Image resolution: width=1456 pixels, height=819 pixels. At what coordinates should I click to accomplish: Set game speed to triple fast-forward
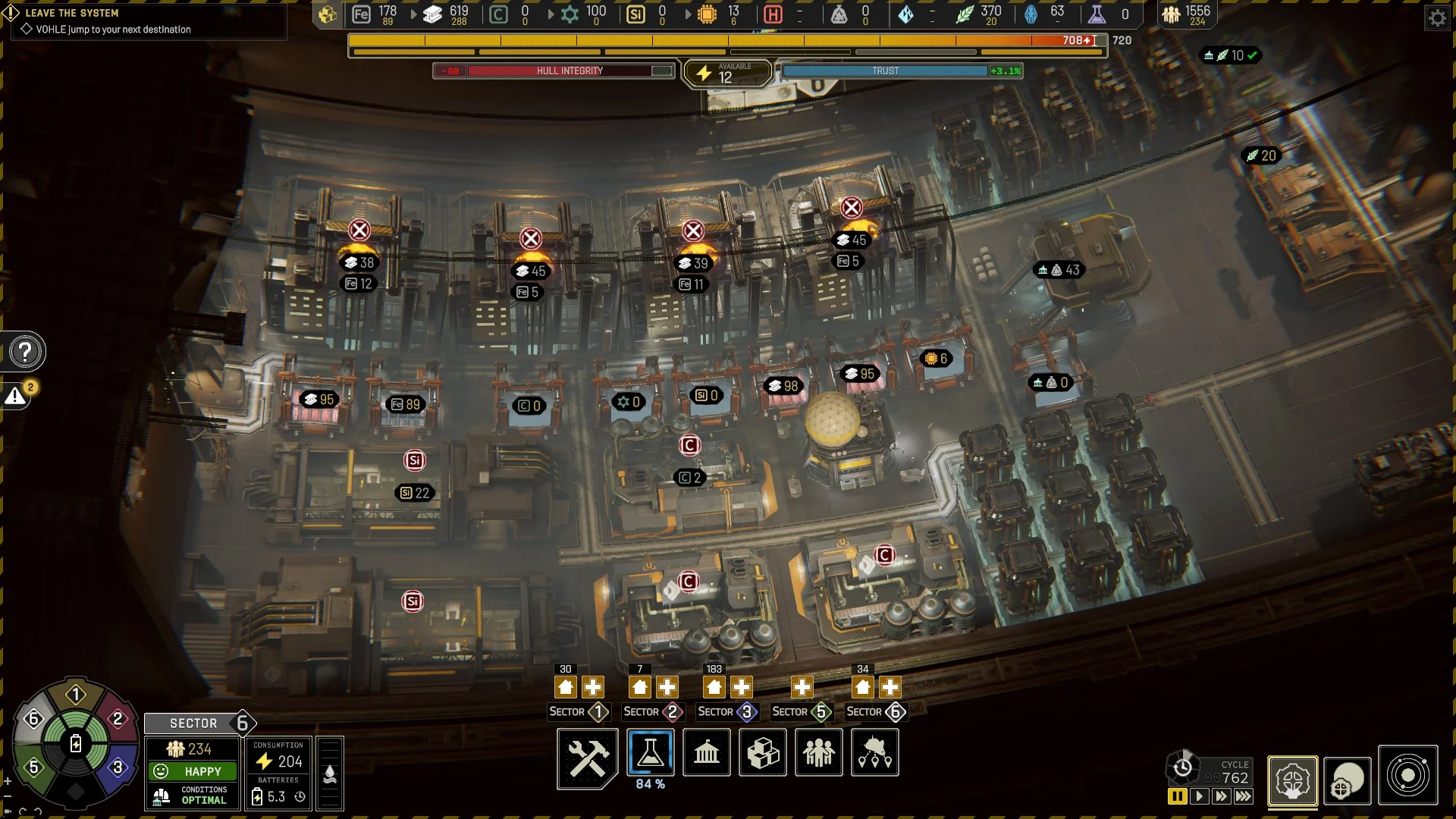(x=1244, y=796)
